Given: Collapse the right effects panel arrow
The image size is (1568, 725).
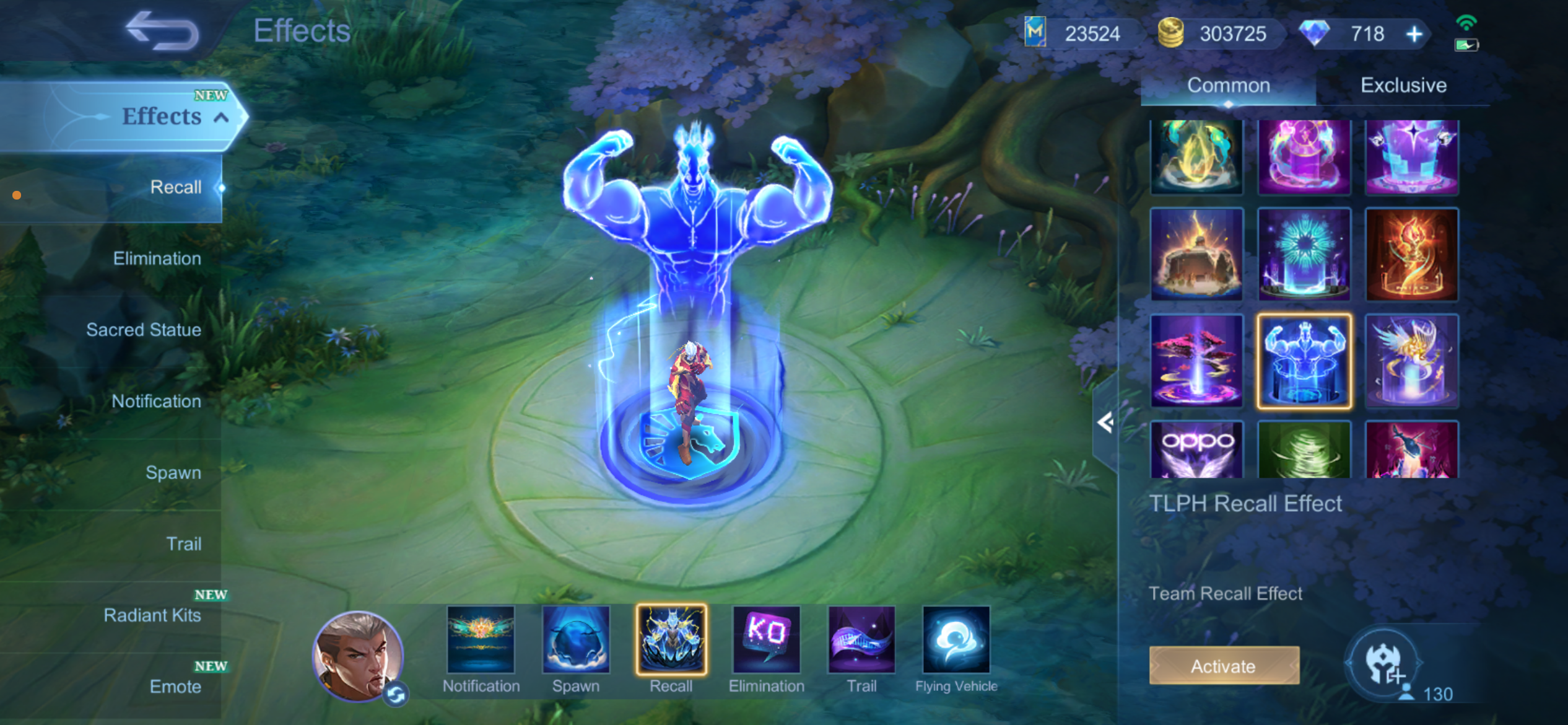Looking at the screenshot, I should tap(1105, 423).
